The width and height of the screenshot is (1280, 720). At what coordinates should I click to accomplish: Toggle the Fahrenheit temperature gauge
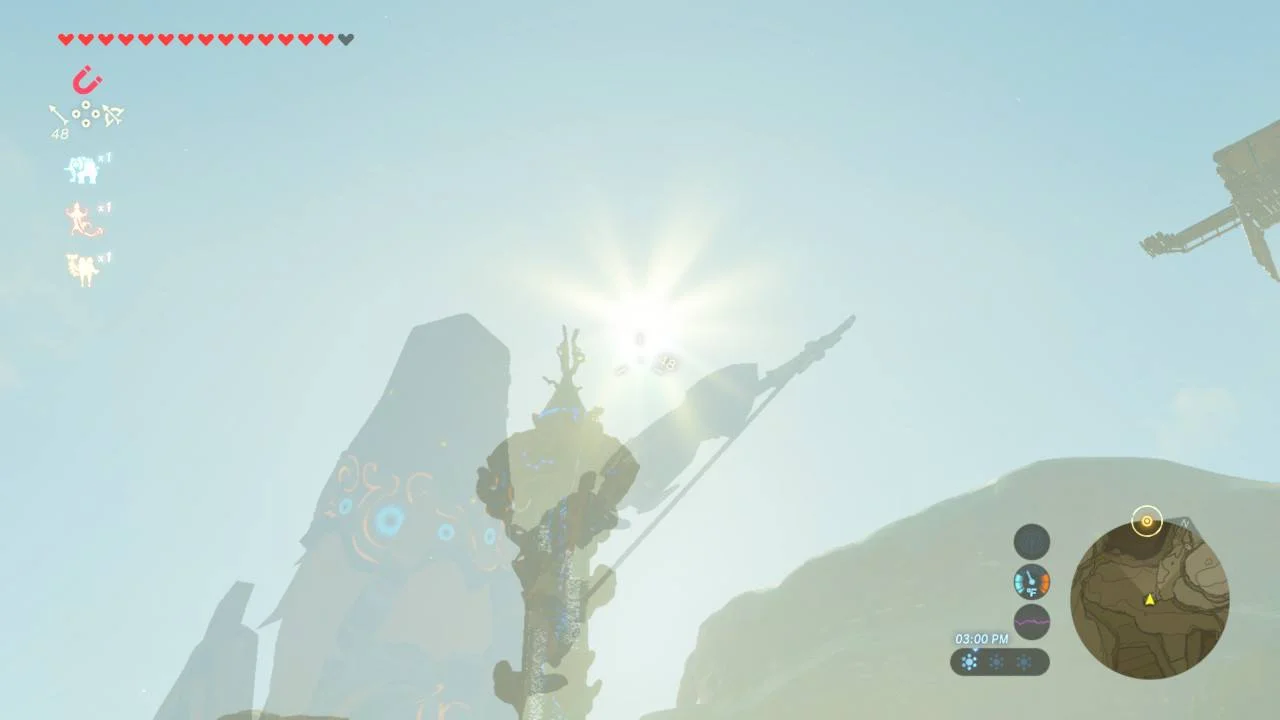1030,582
